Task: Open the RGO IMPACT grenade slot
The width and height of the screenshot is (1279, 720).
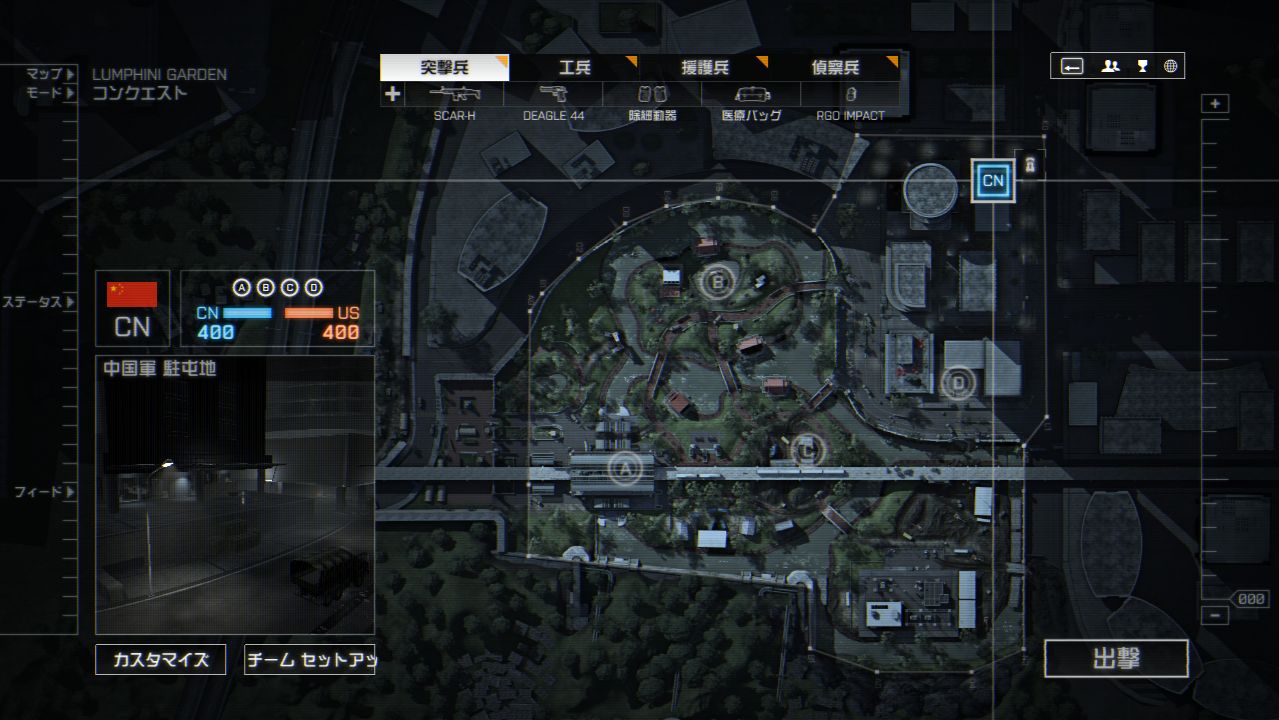Action: (850, 95)
